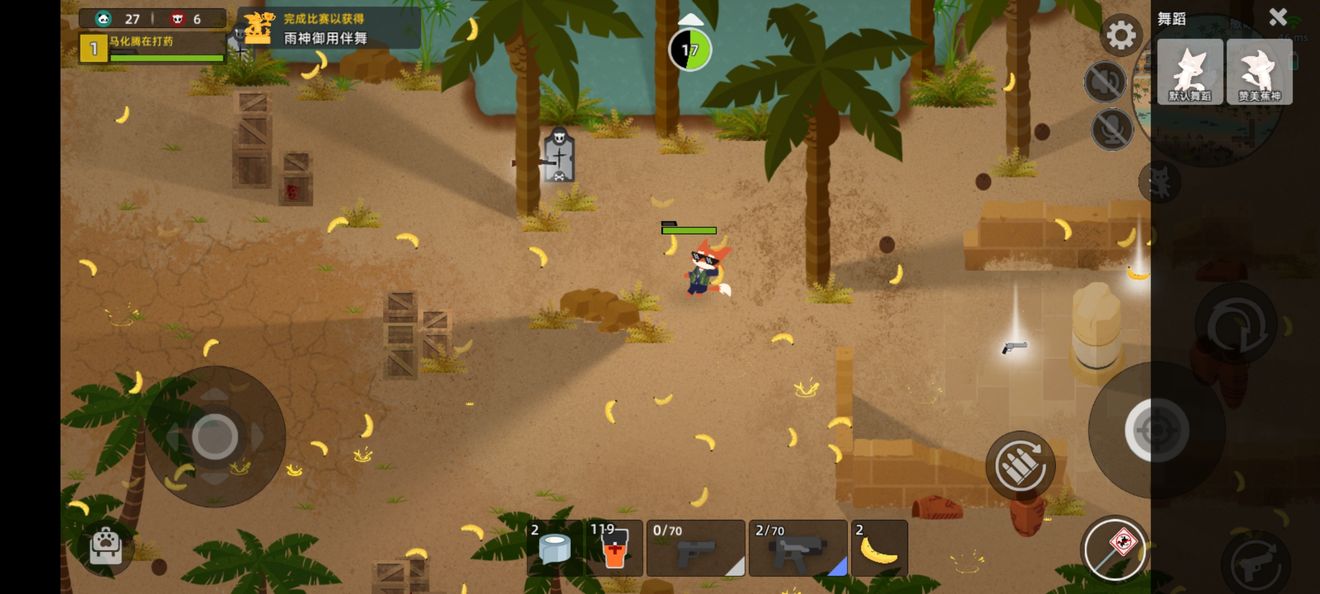The height and width of the screenshot is (594, 1320).
Task: Equip the submachine gun weapon slot
Action: pos(798,548)
